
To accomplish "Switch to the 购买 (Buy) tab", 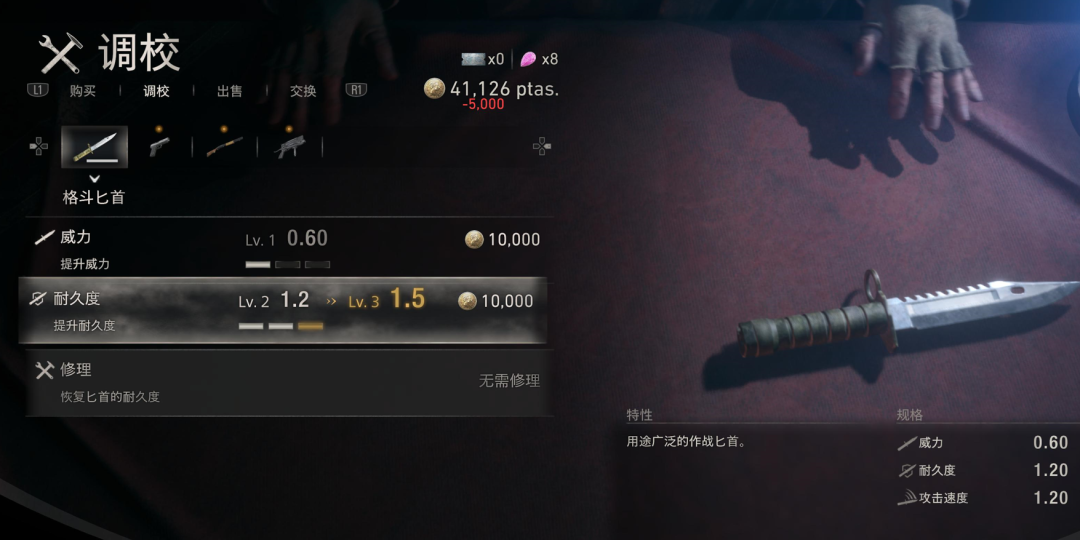I will (83, 91).
